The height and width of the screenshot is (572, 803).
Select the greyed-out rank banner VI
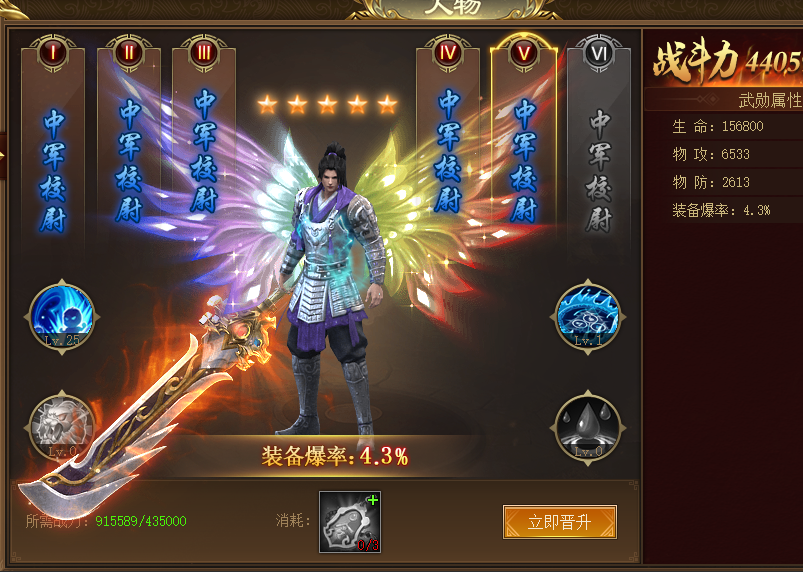point(599,140)
